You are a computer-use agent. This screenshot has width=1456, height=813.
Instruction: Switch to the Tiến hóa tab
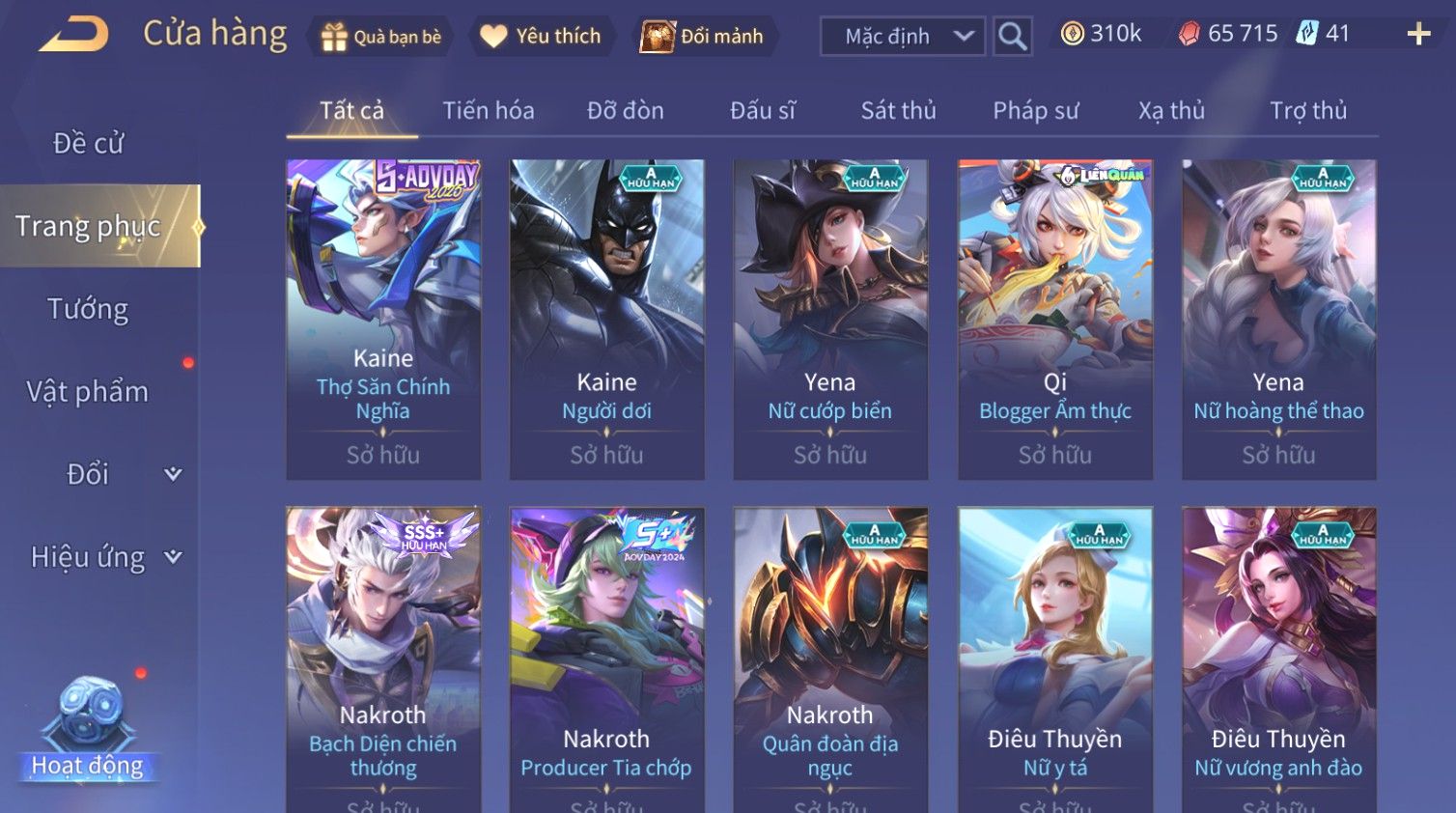488,111
